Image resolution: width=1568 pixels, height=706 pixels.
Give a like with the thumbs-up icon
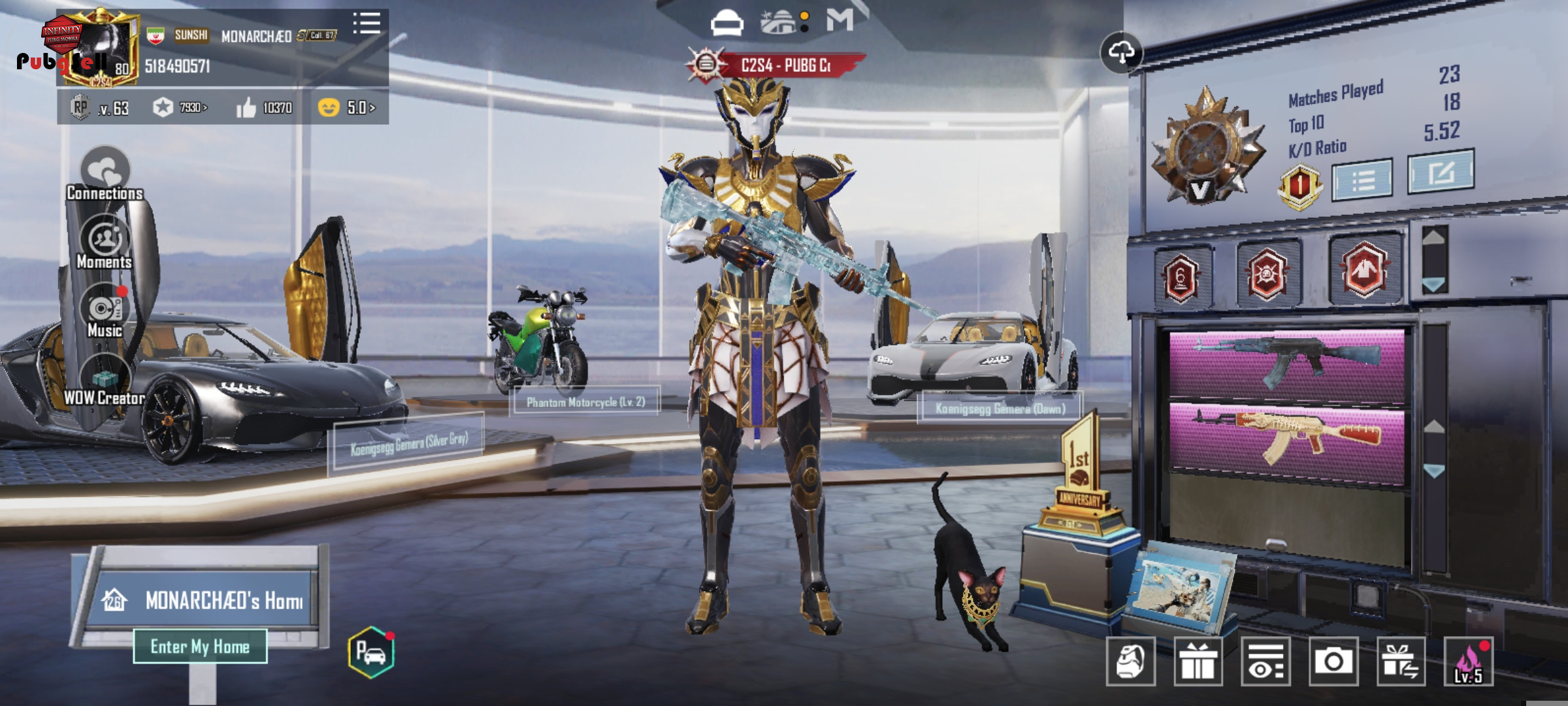(x=246, y=108)
